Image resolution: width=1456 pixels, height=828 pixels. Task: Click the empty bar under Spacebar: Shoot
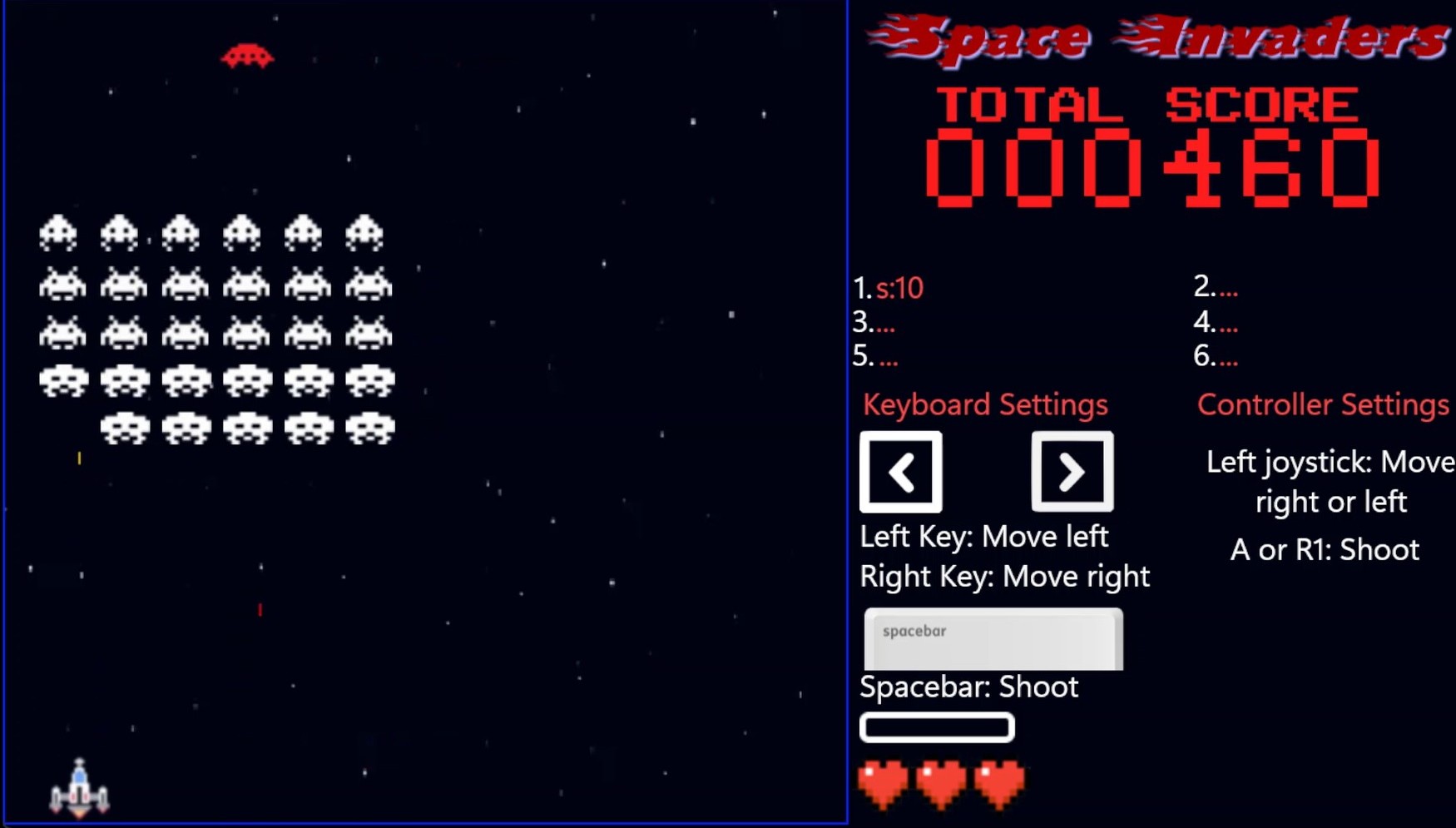point(936,726)
